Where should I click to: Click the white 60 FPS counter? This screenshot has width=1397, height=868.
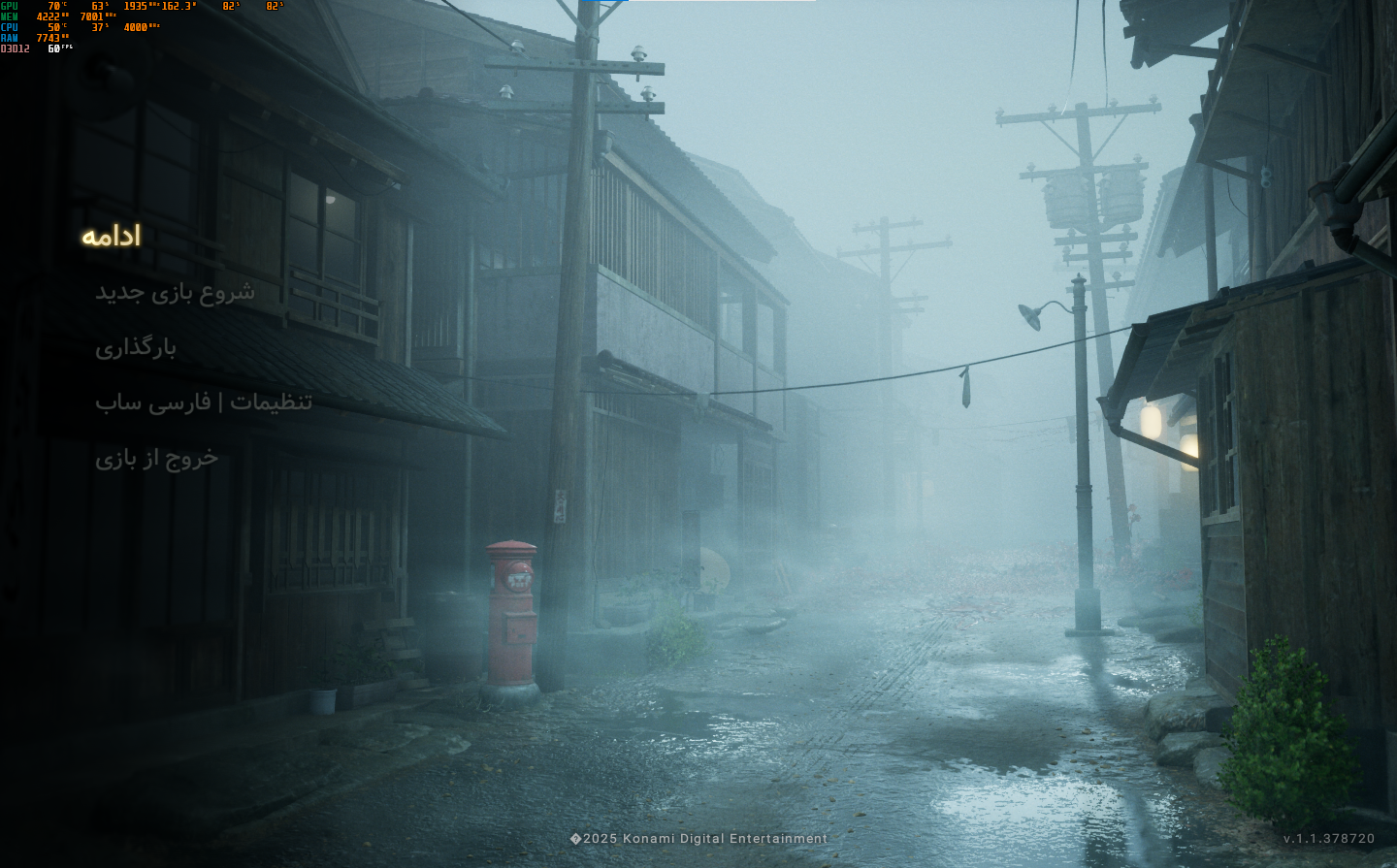click(53, 47)
